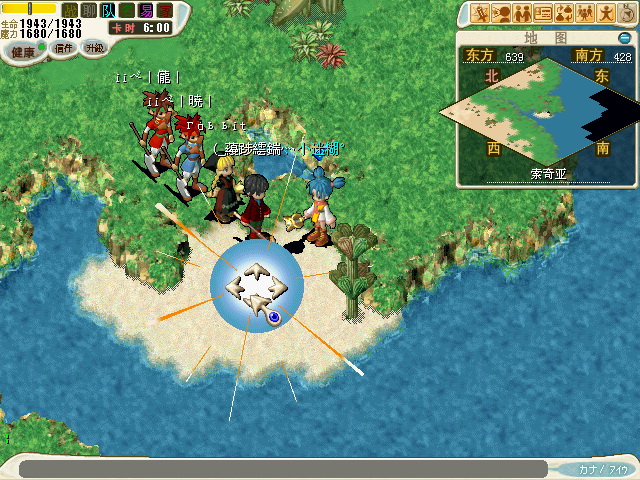Screen dimensions: 640x480
Task: Open the ID card icon
Action: click(x=543, y=13)
